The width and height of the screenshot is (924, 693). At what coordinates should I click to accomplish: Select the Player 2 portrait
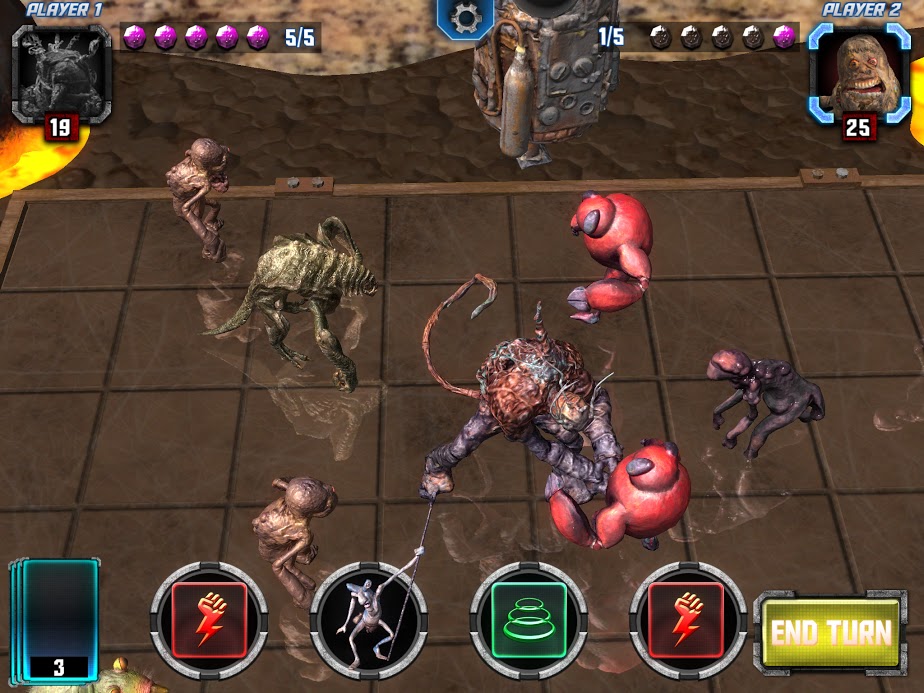point(859,73)
